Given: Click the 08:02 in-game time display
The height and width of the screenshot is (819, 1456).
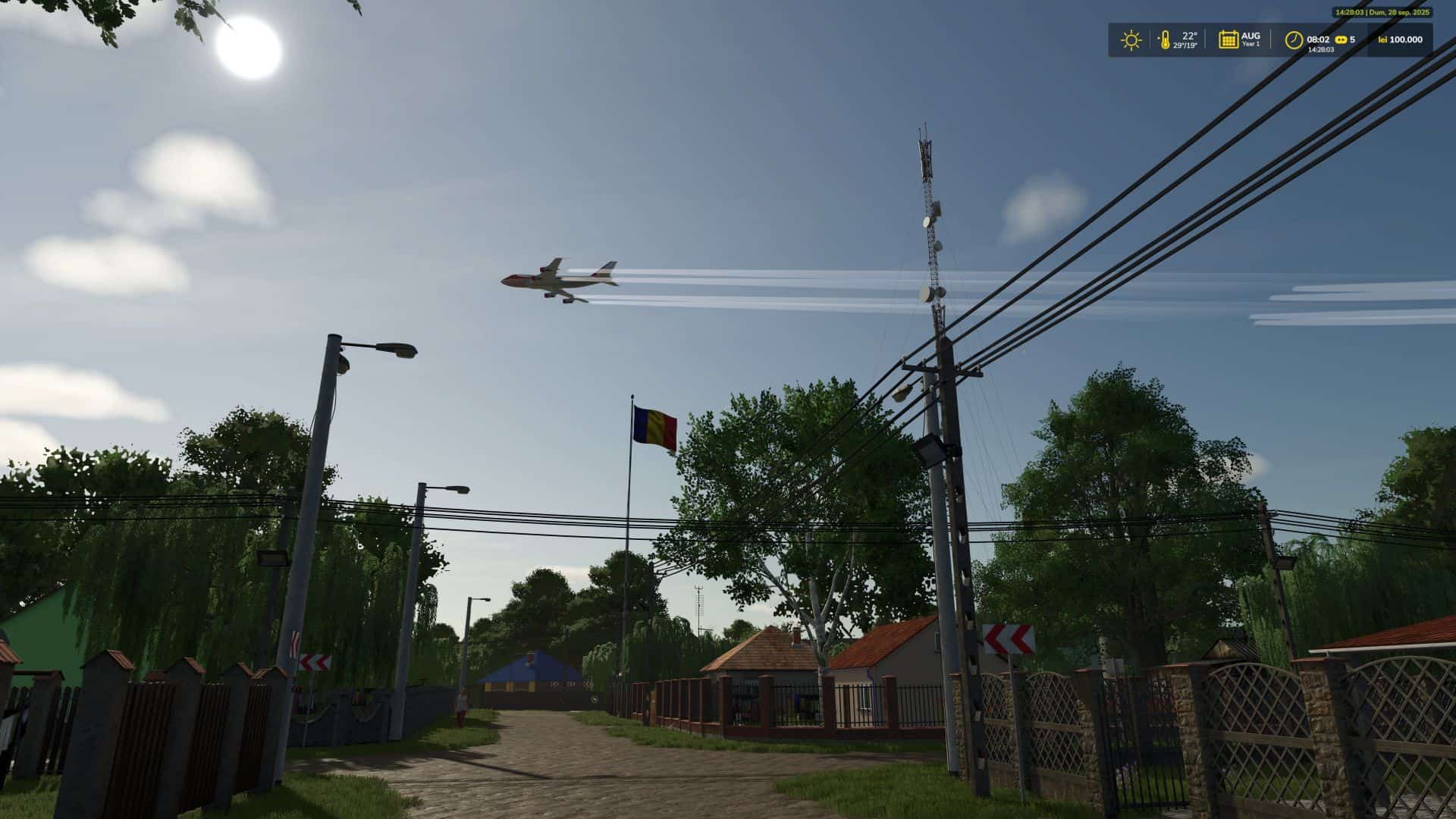Looking at the screenshot, I should [1318, 39].
